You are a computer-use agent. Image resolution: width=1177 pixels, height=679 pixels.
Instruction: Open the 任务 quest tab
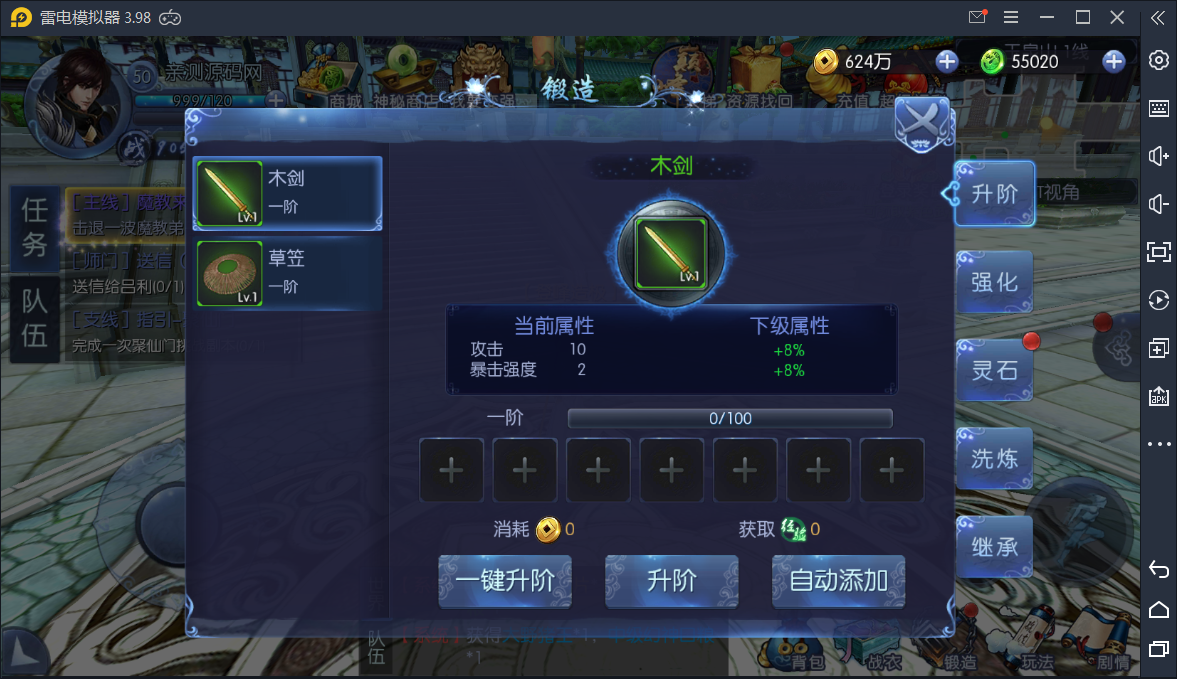pos(35,227)
